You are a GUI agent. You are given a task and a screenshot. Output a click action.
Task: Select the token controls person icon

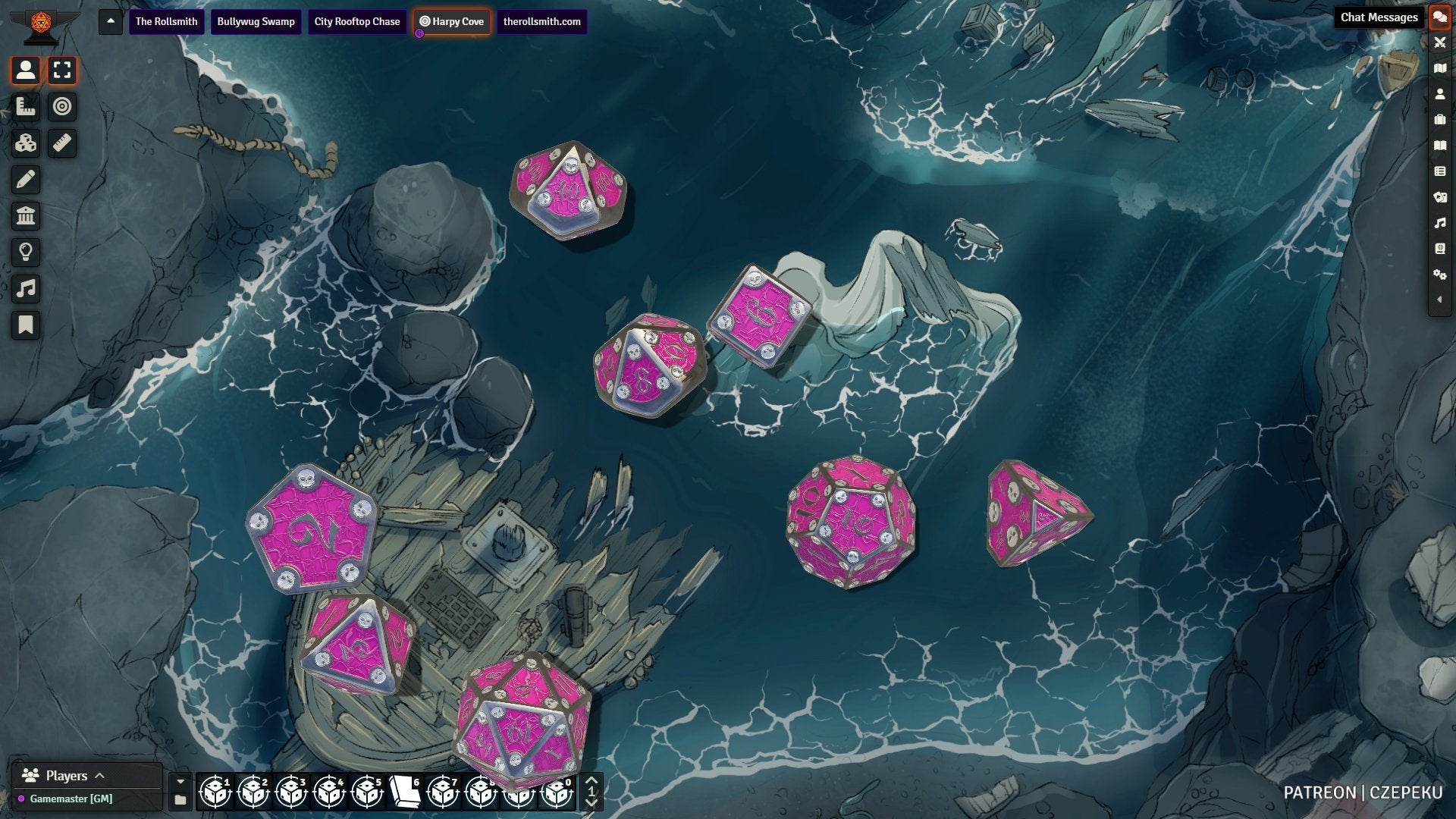point(26,71)
